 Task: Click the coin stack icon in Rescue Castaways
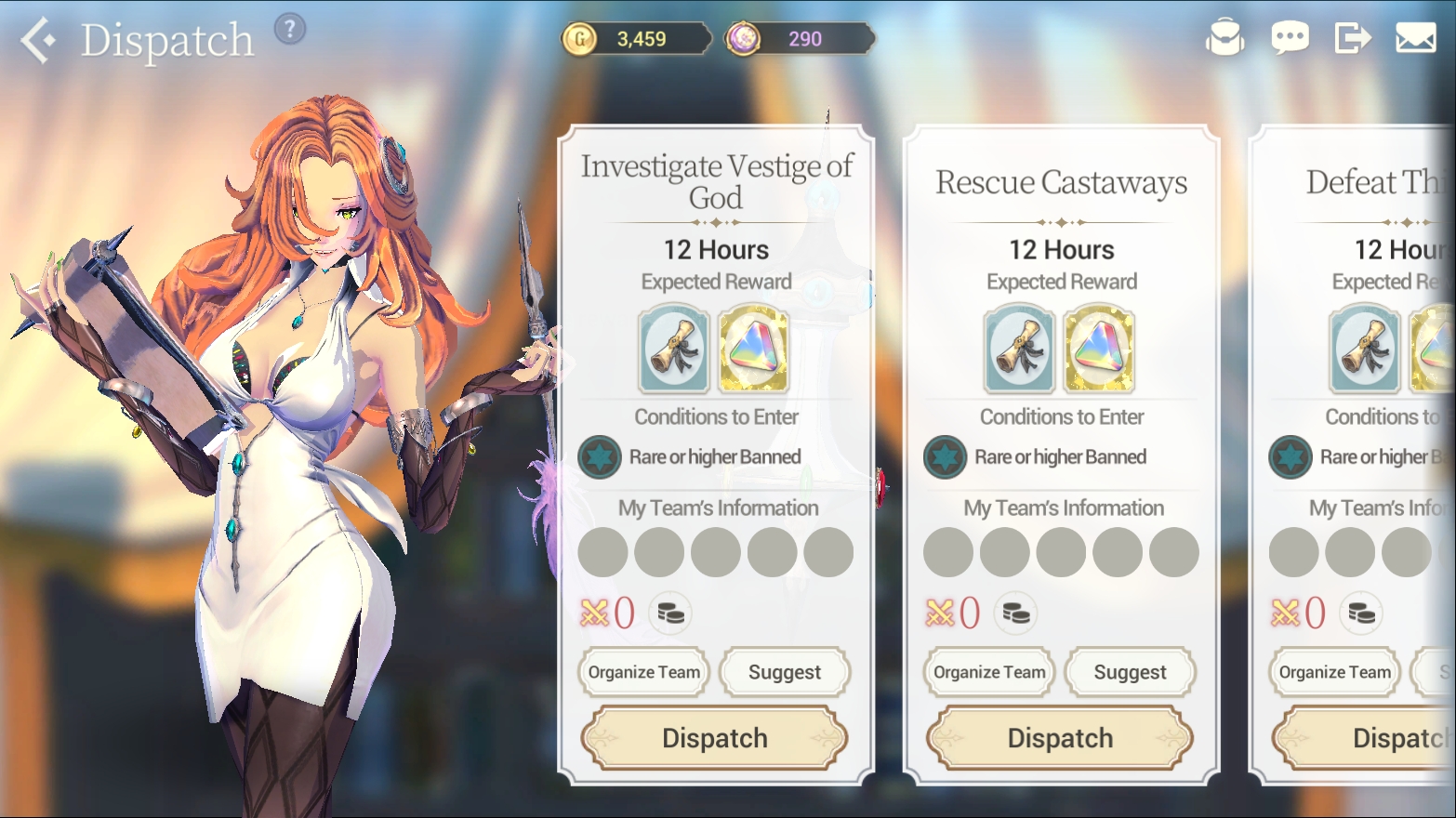(x=1015, y=613)
